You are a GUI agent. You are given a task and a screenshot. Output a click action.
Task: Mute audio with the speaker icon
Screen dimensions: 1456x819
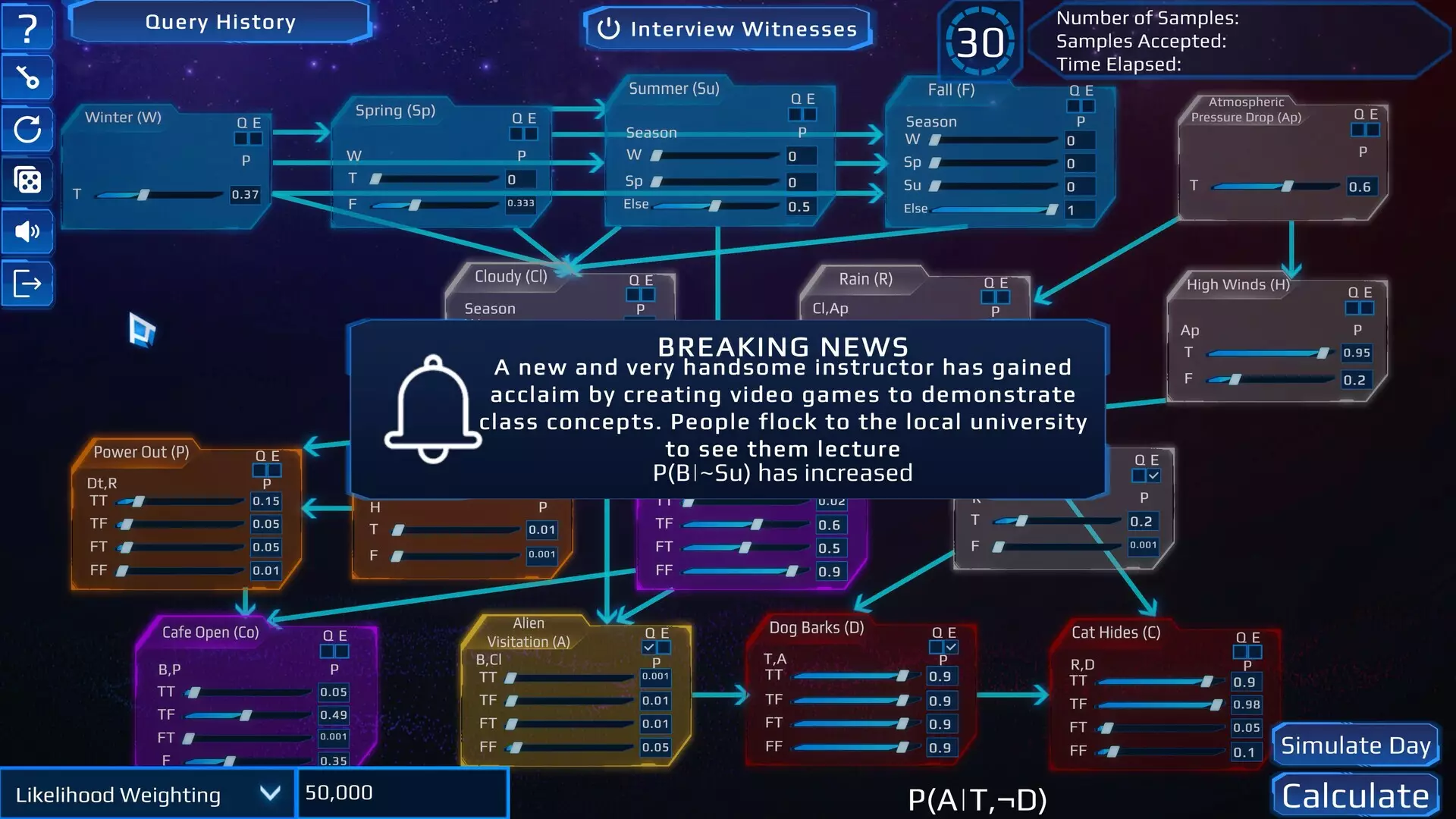point(27,232)
